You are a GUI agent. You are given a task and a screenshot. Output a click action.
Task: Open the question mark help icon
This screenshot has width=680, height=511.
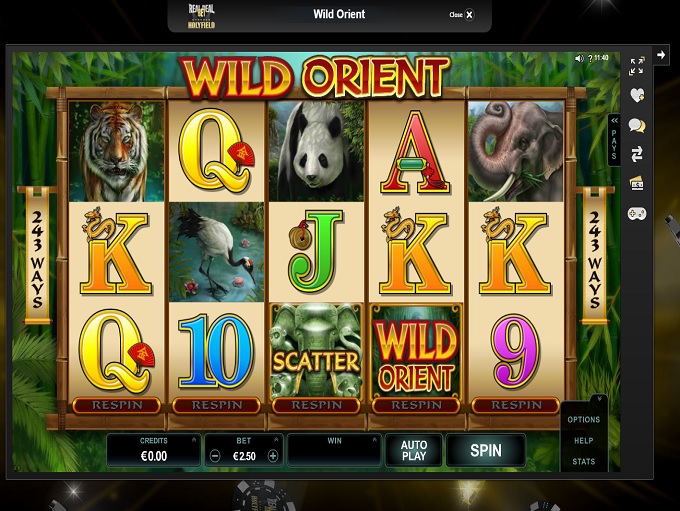[589, 58]
